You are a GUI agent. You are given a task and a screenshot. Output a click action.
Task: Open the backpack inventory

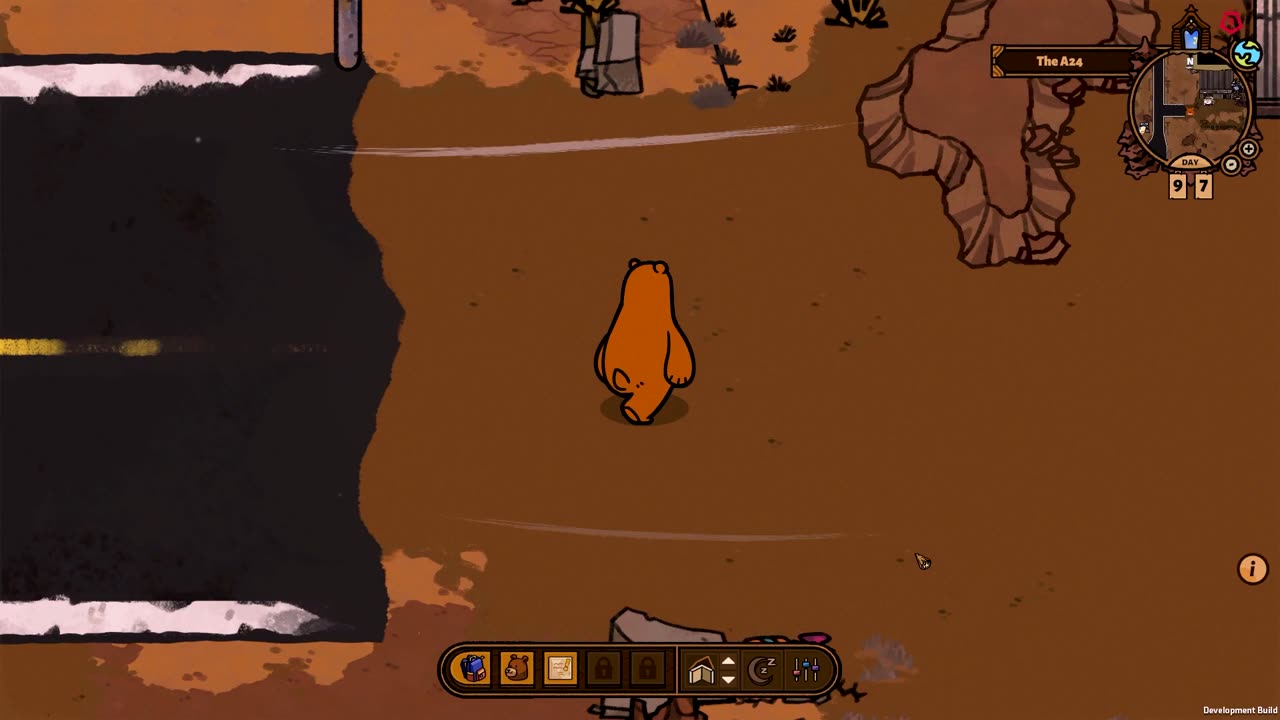(473, 668)
